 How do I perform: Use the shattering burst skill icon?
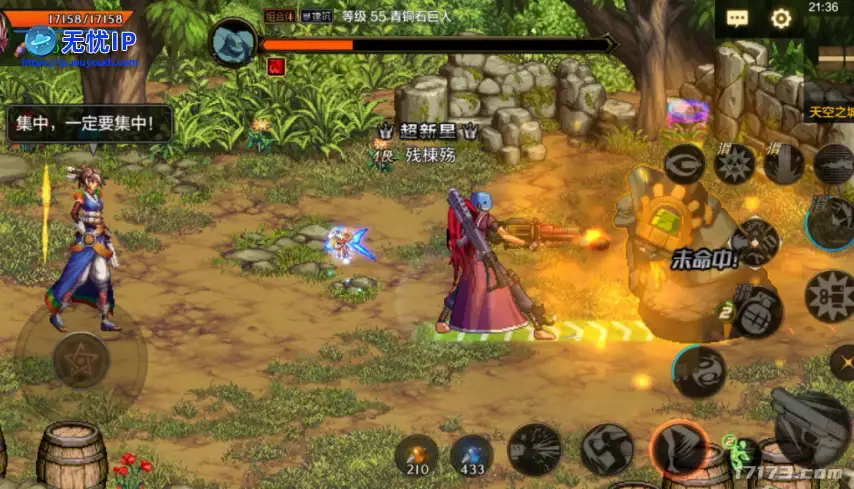tap(535, 448)
